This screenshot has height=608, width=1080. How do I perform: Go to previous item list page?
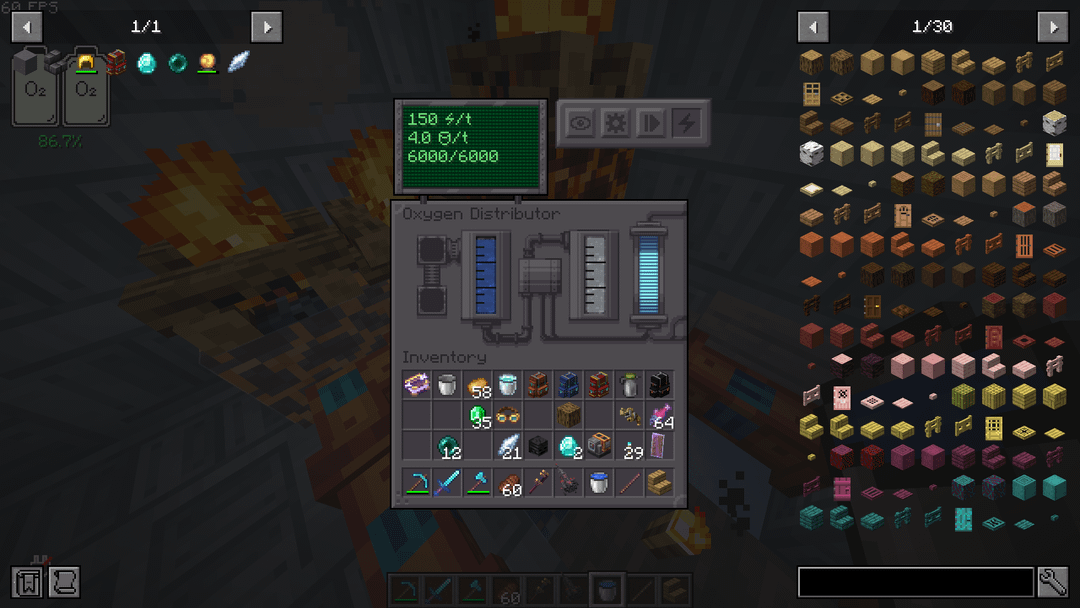813,27
